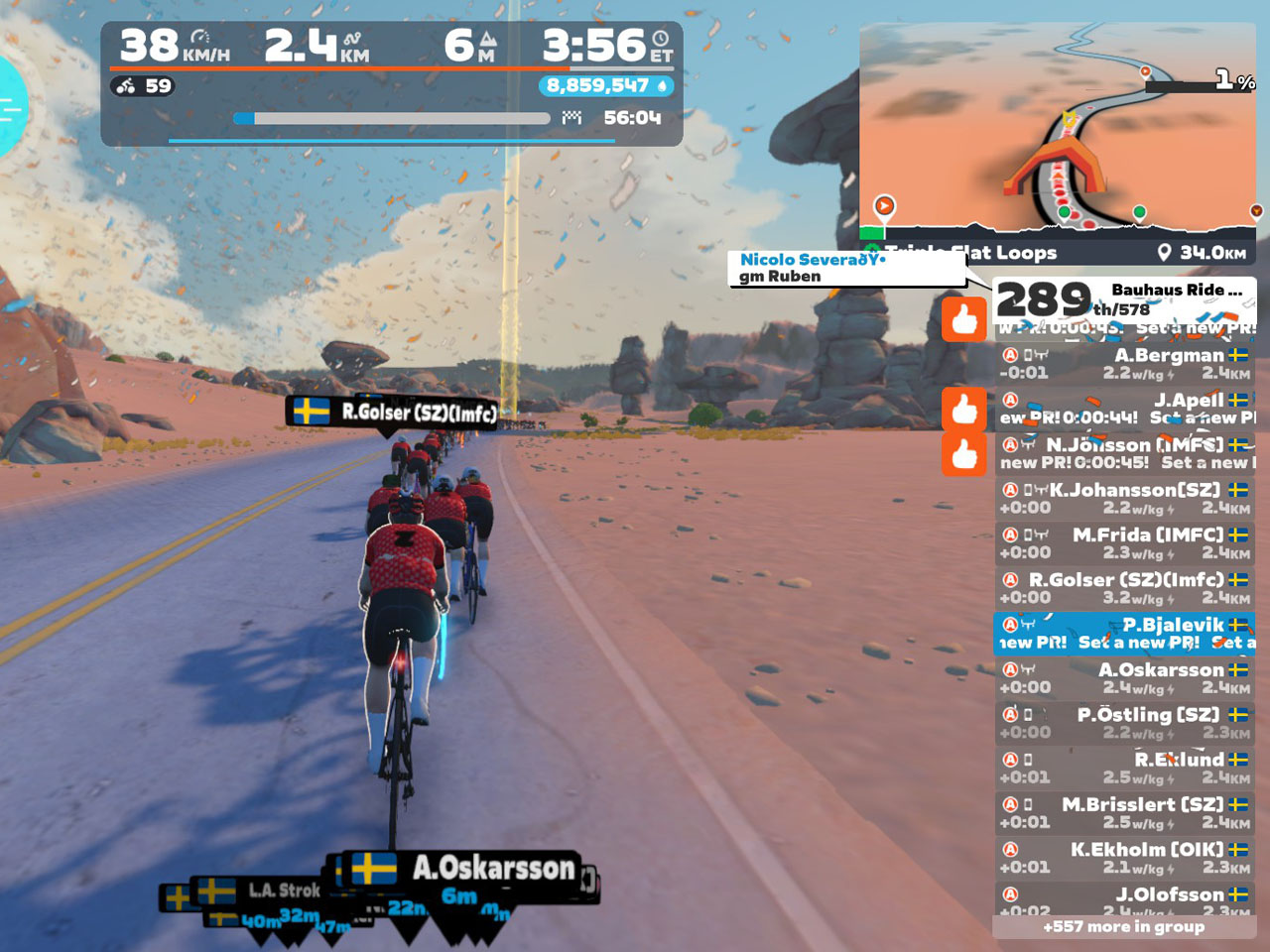Select A.Bergman in the rider list
Image resolution: width=1270 pixels, height=952 pixels.
click(x=1124, y=364)
